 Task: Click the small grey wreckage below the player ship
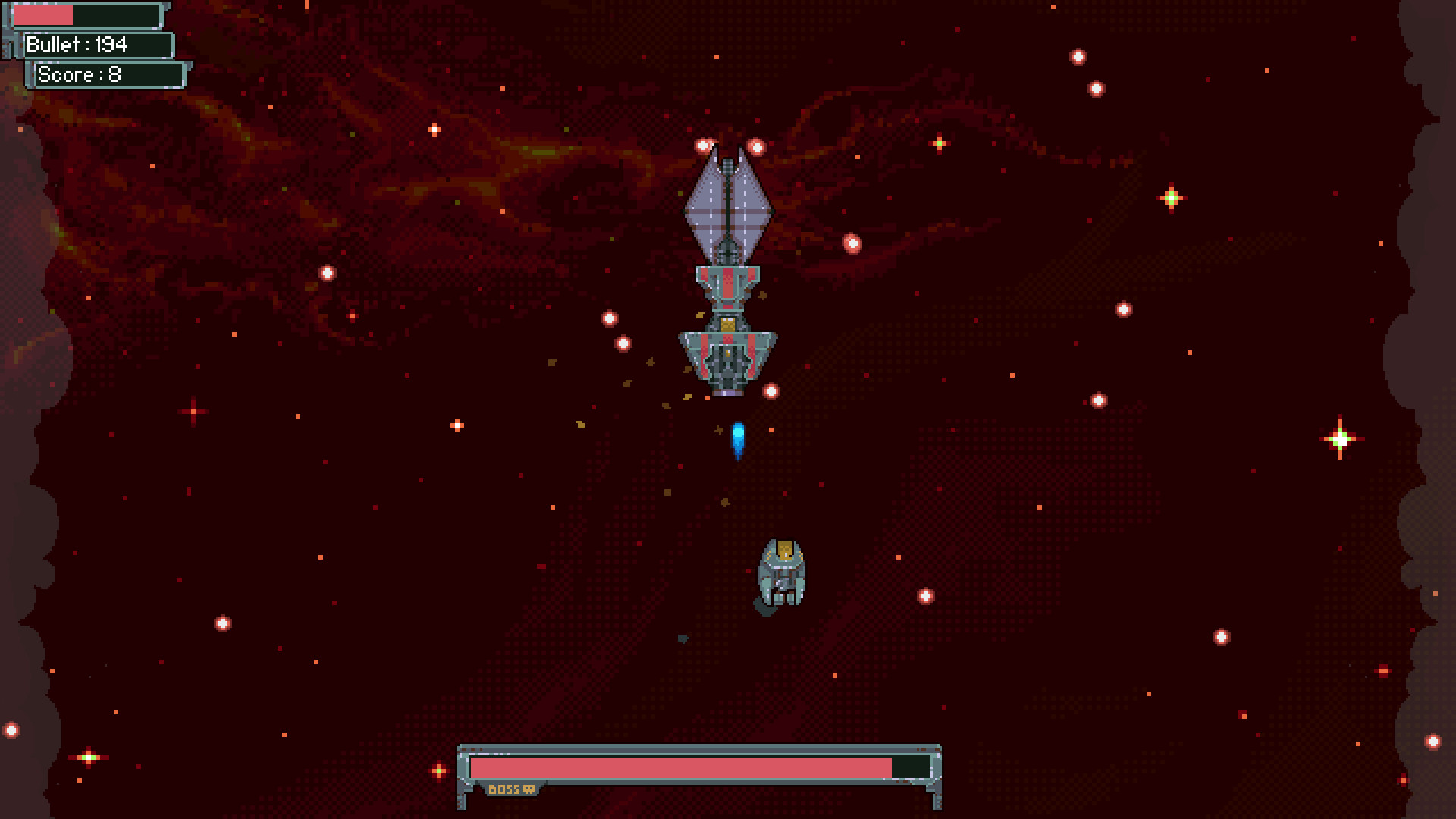684,637
